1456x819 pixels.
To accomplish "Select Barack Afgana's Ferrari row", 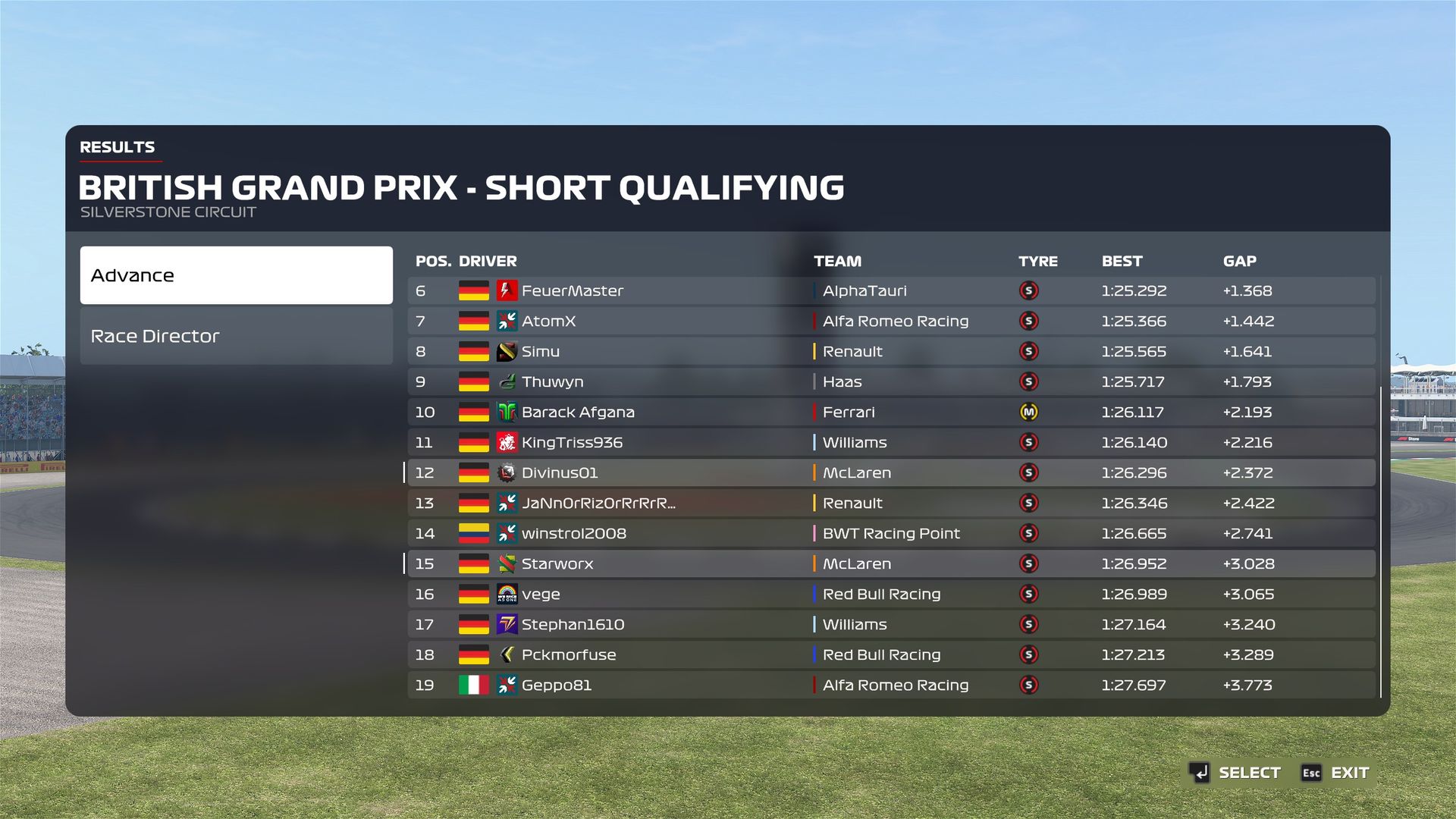I will [891, 412].
